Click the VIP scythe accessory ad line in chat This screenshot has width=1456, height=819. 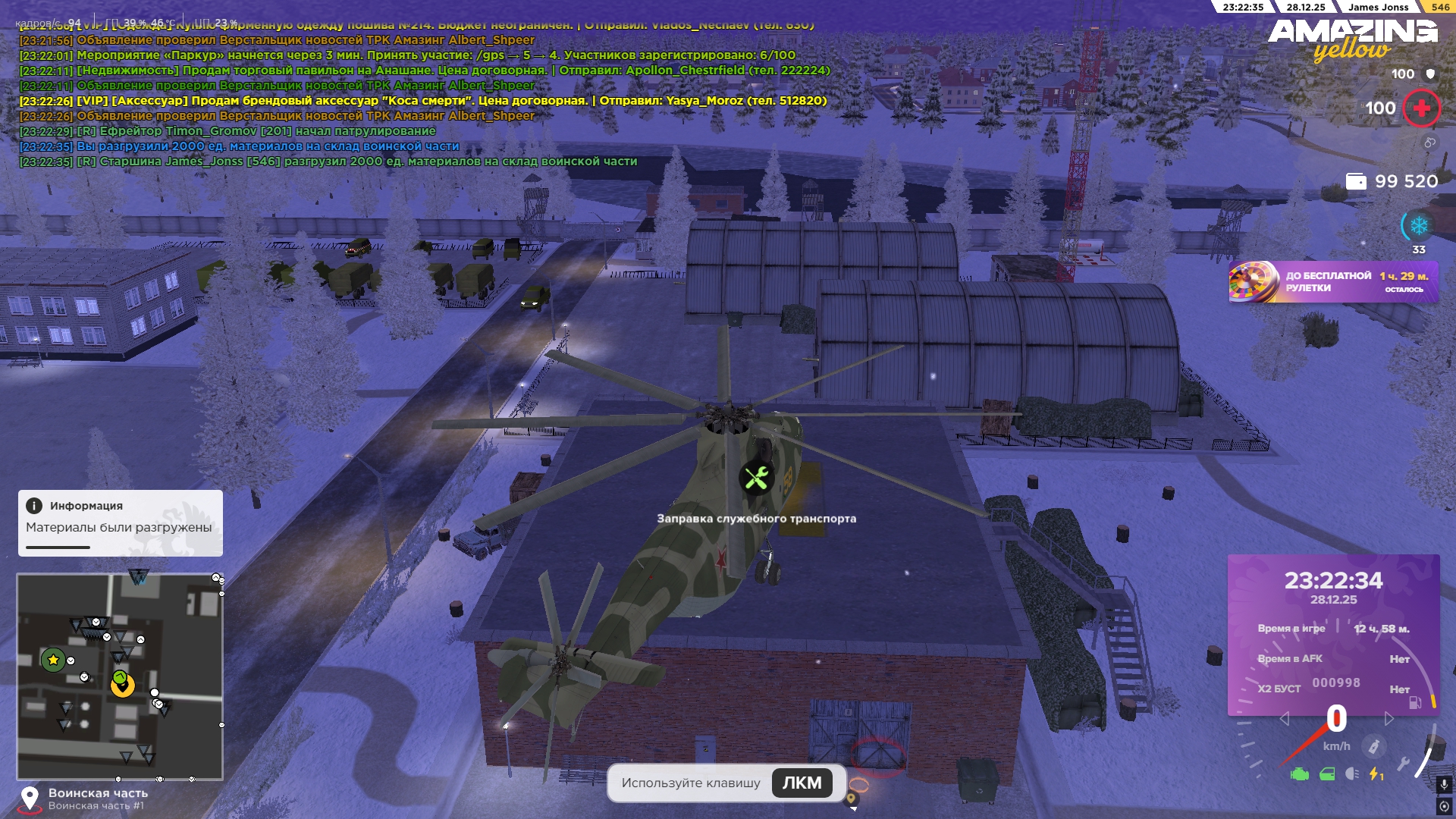pos(423,101)
